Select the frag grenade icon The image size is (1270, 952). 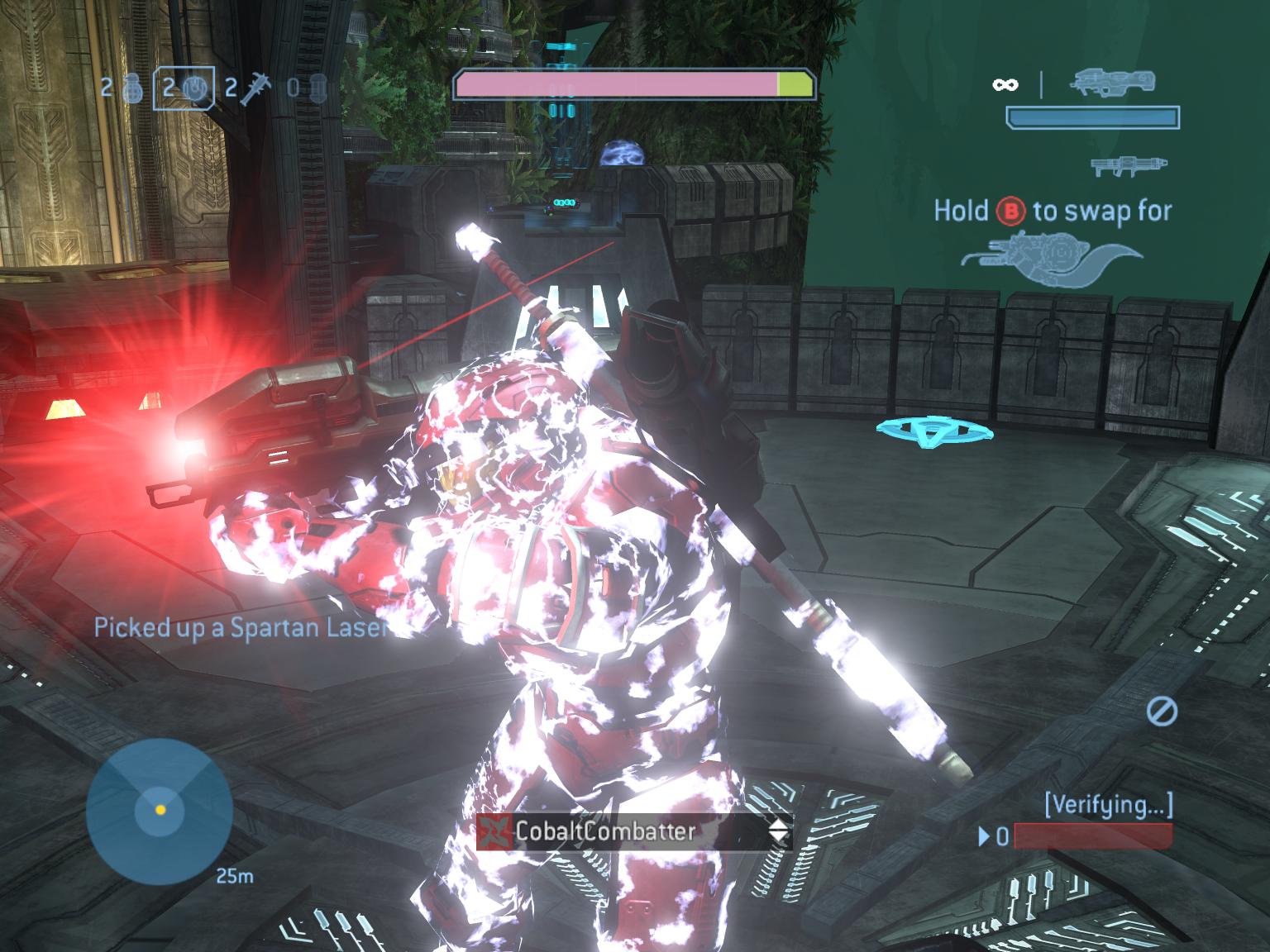[x=132, y=87]
